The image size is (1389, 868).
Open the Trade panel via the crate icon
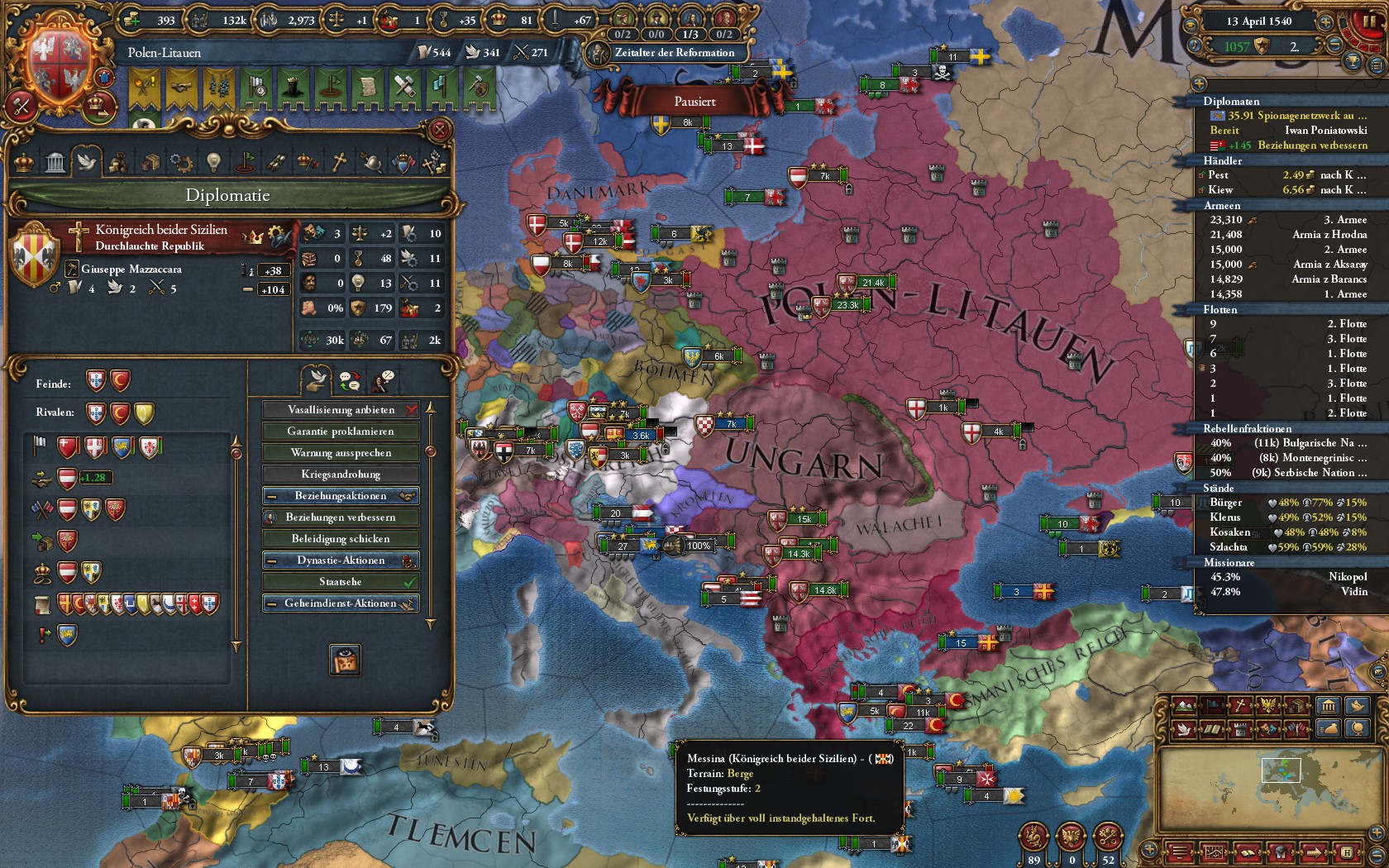click(151, 161)
